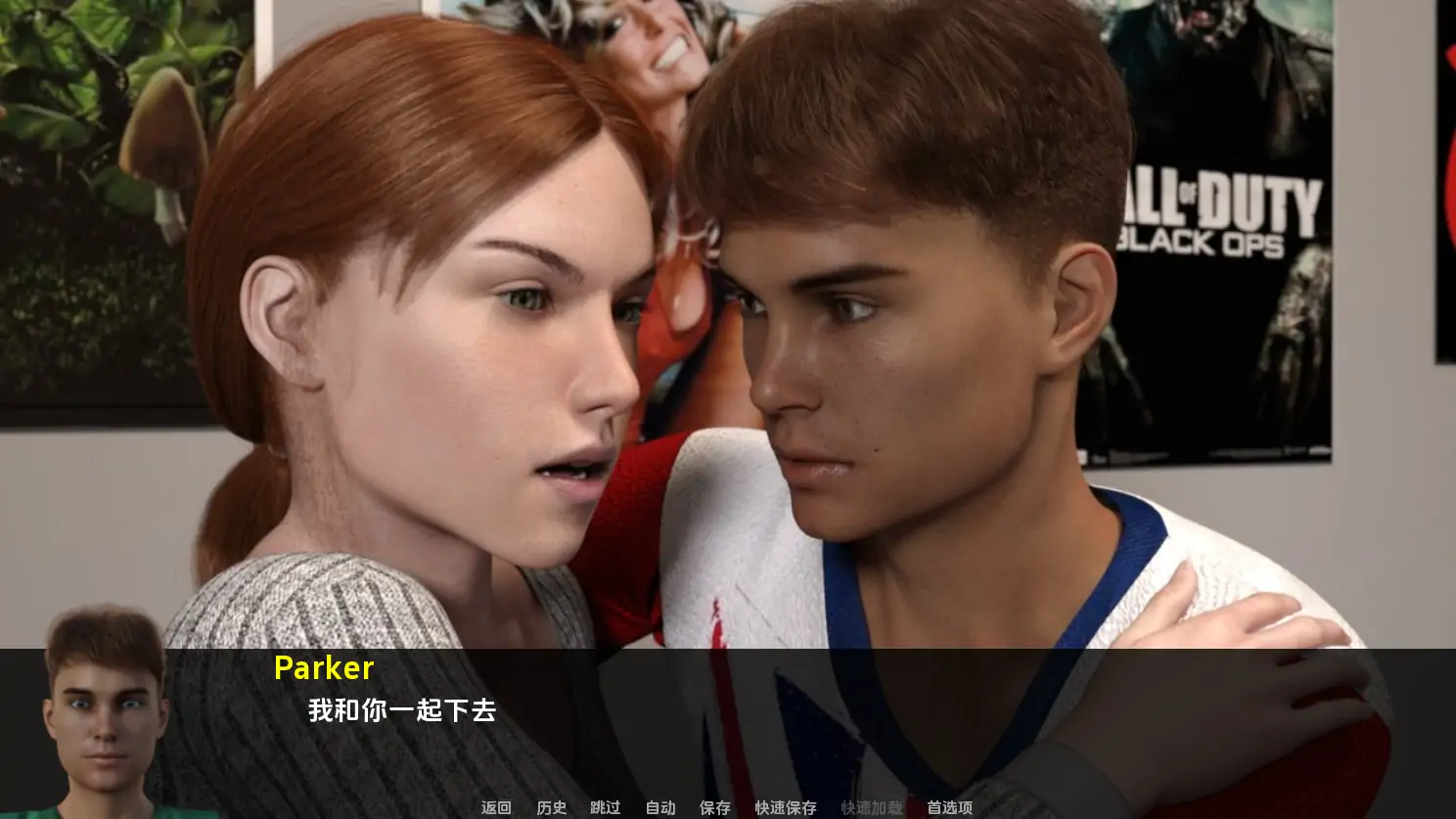Open the 保存 (Save) screen
The height and width of the screenshot is (819, 1456).
tap(715, 807)
